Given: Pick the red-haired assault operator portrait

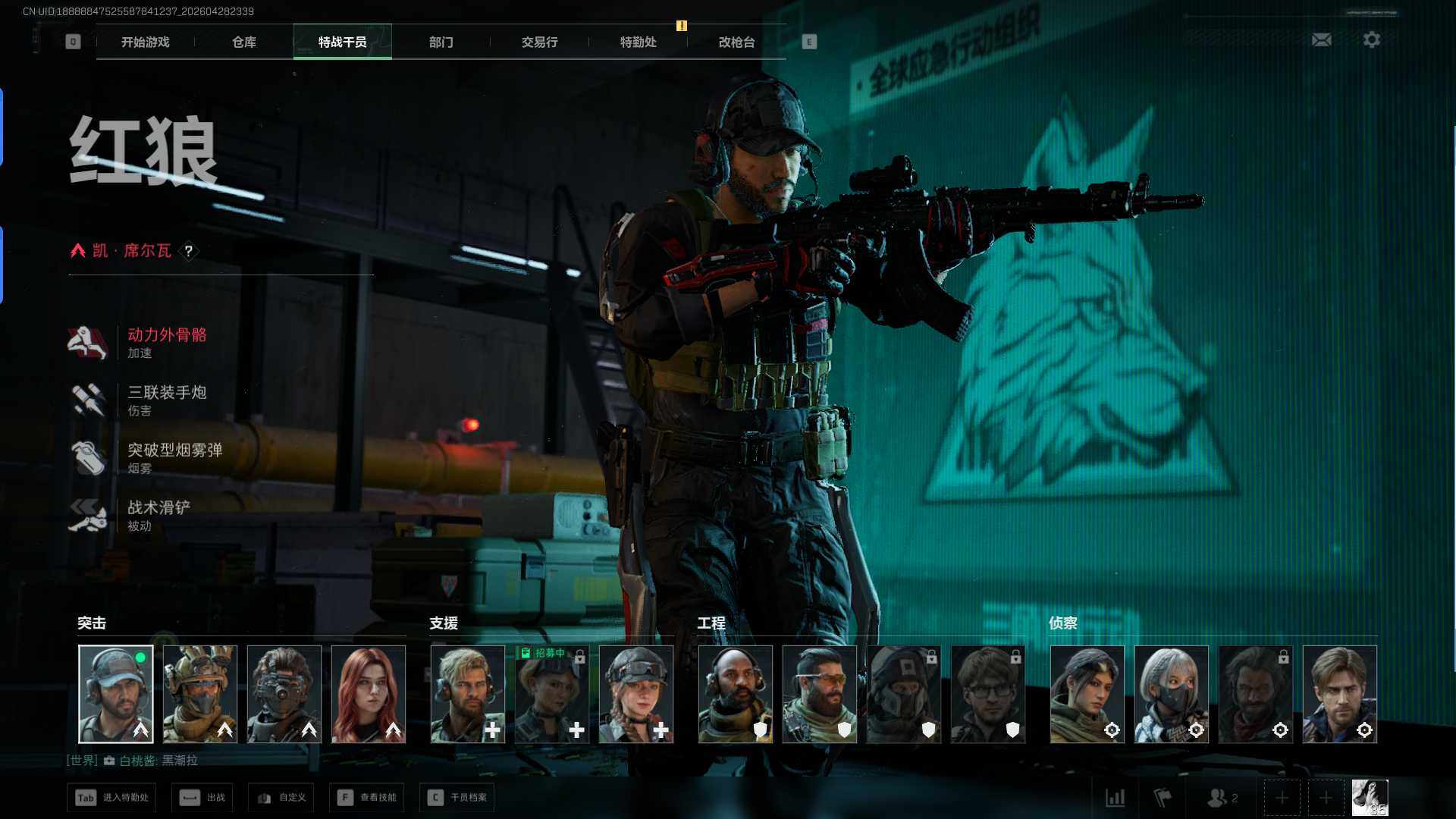Looking at the screenshot, I should click(369, 694).
